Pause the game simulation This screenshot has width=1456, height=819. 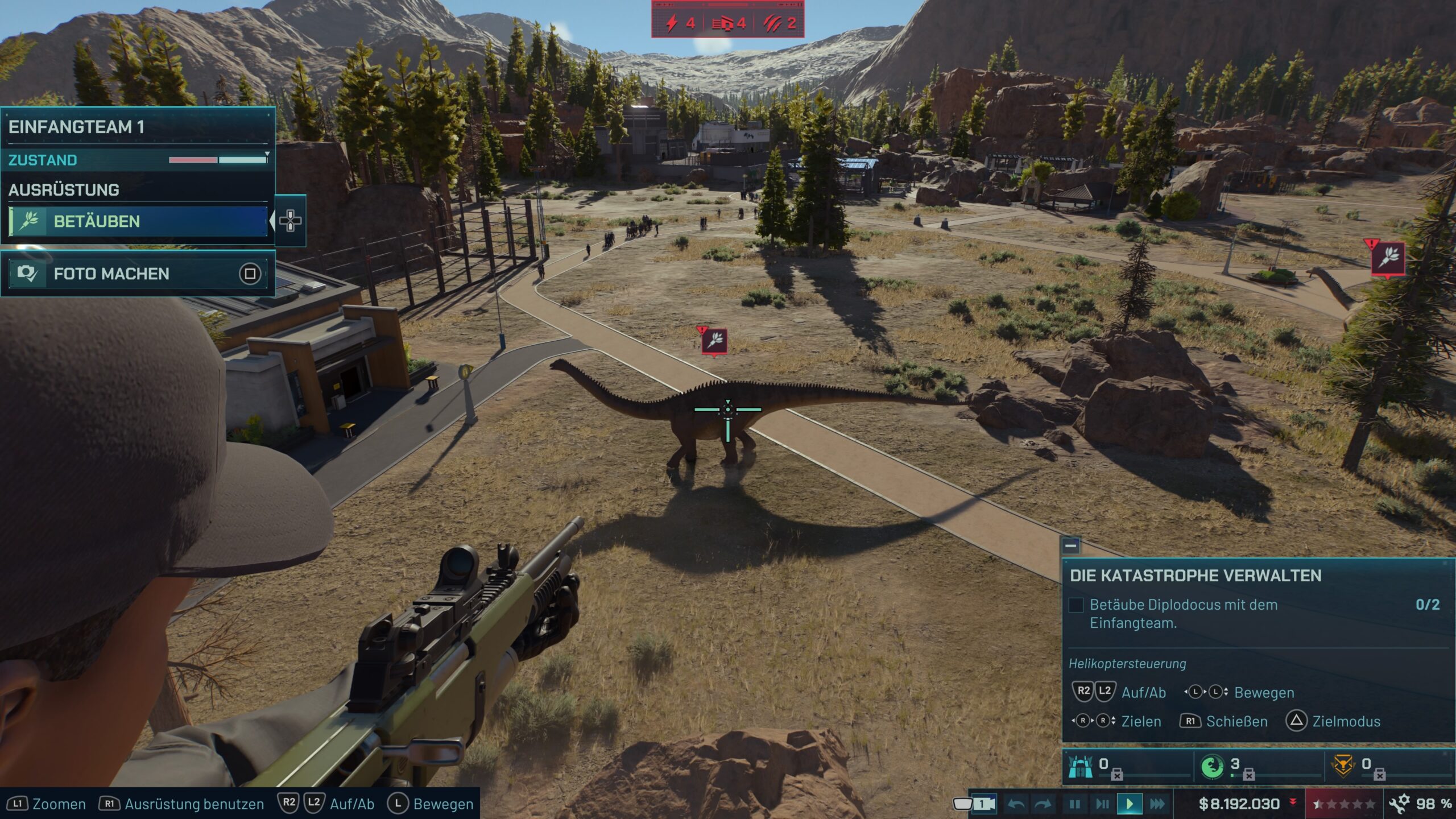click(1074, 804)
